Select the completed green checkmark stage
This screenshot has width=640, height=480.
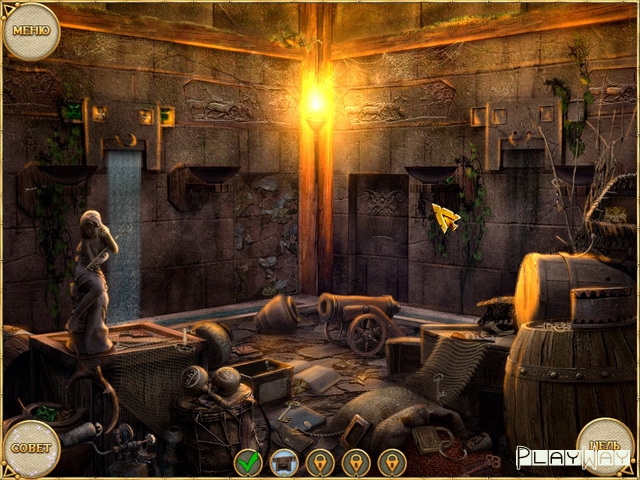pyautogui.click(x=248, y=462)
